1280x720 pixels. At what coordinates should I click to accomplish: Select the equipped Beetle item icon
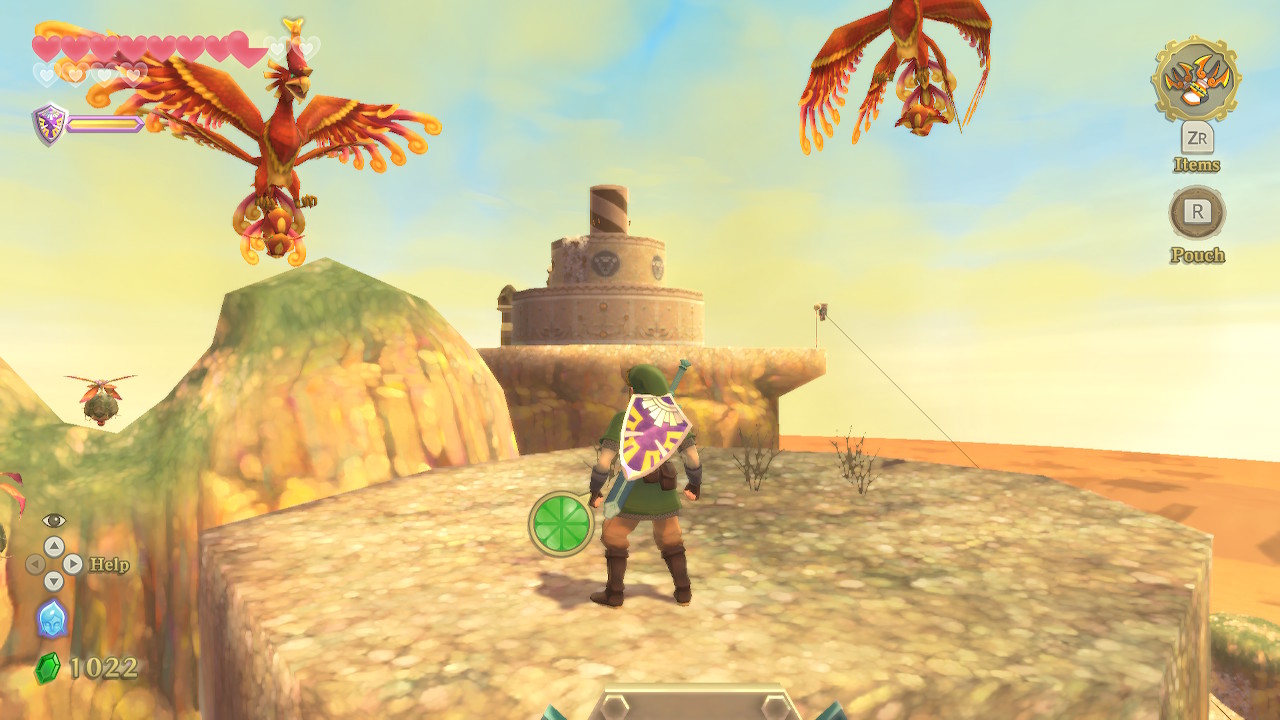tap(1196, 79)
